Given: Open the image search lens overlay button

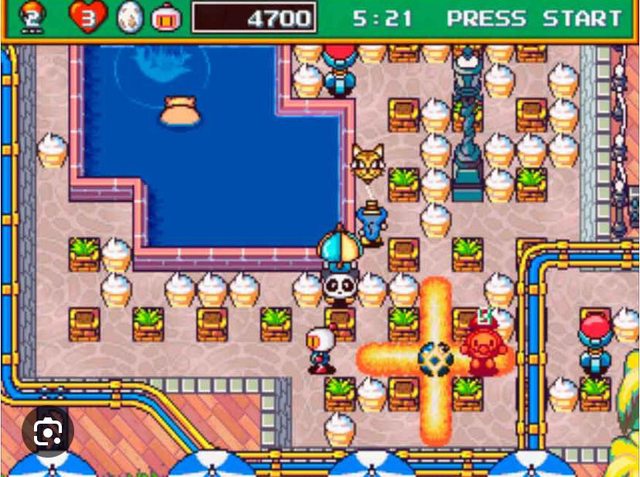Looking at the screenshot, I should pyautogui.click(x=46, y=432).
